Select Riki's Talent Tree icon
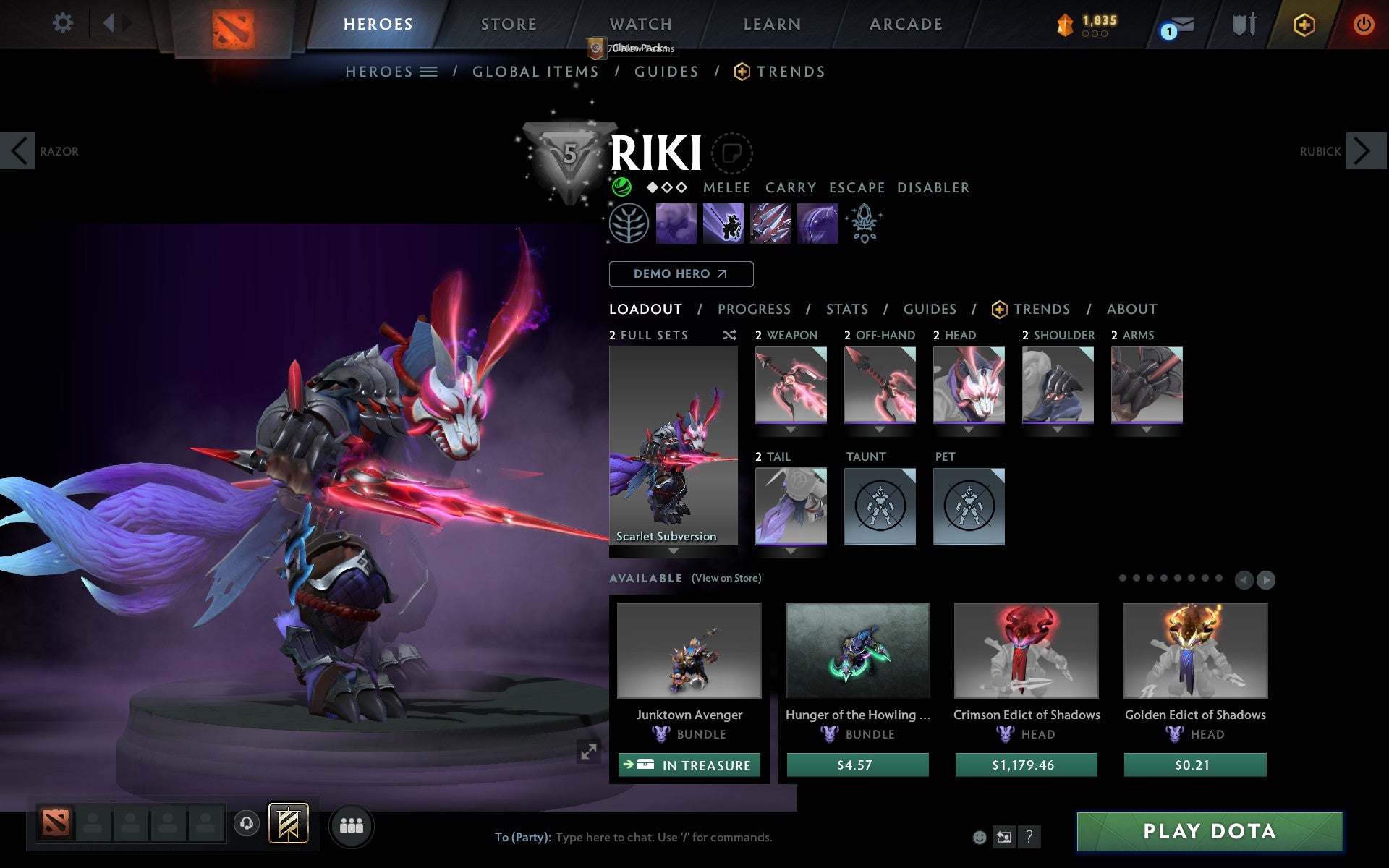Viewport: 1389px width, 868px height. point(628,224)
